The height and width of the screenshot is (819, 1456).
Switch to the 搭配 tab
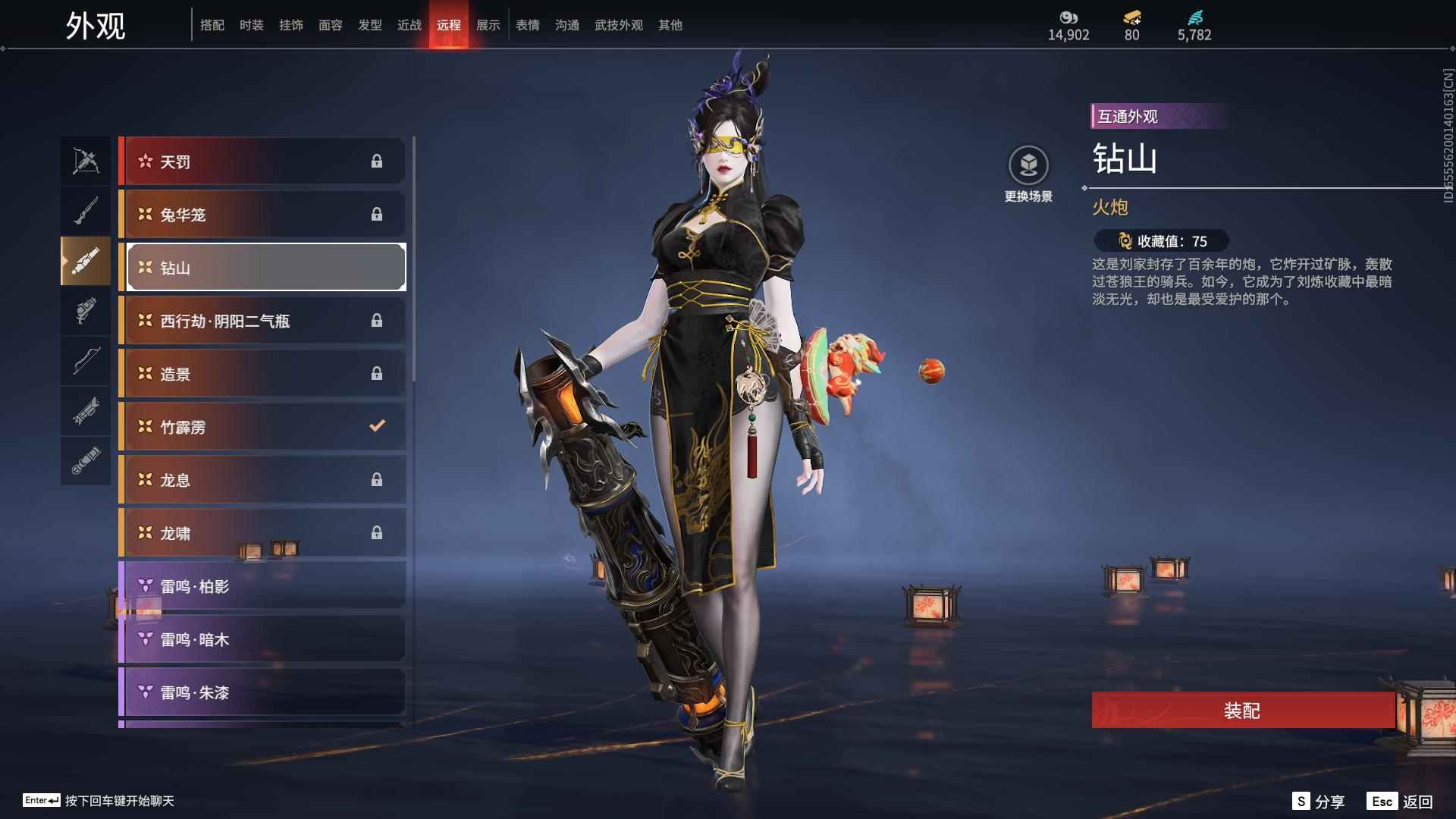click(212, 25)
